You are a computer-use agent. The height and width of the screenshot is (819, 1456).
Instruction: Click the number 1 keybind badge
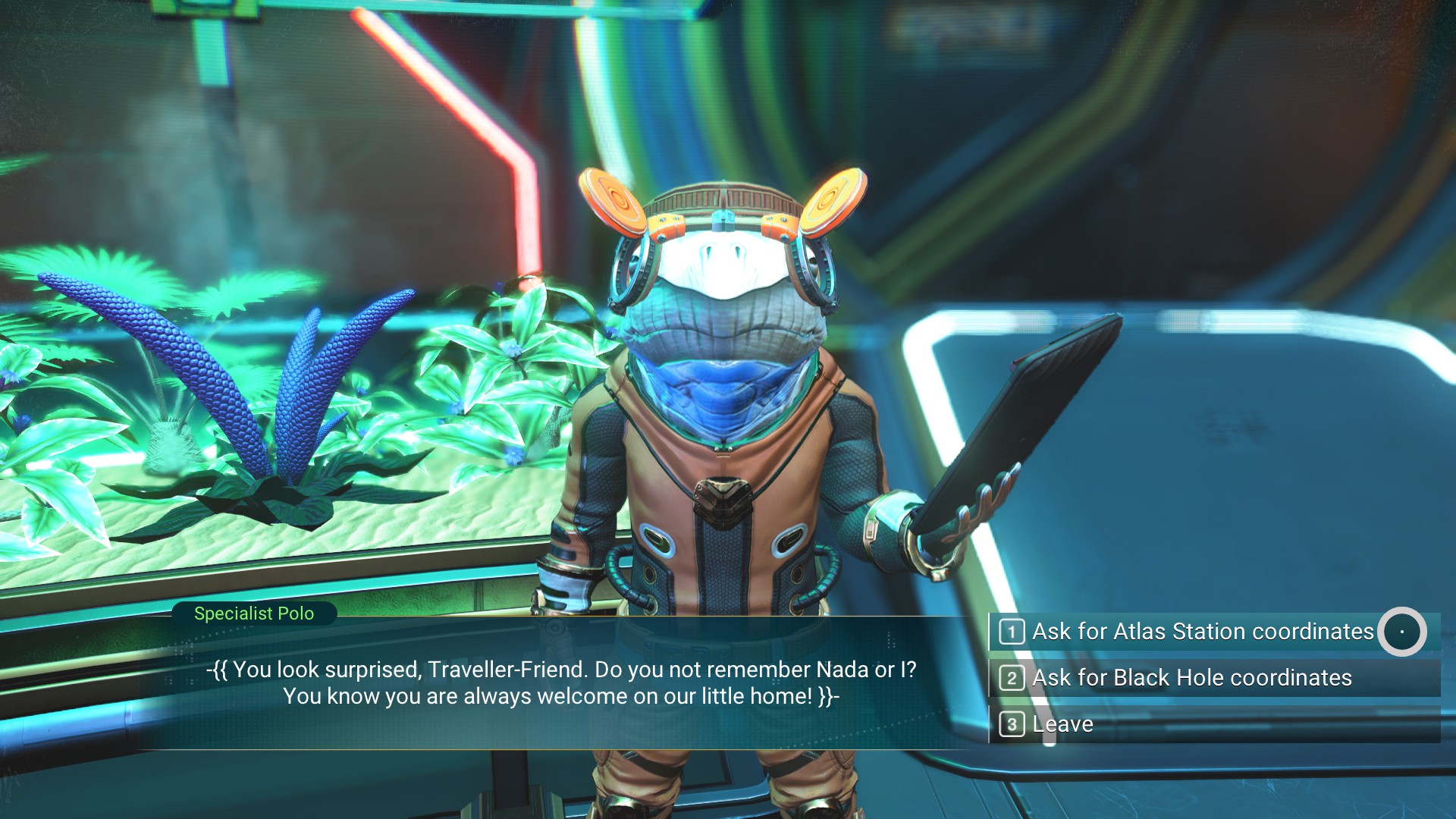[1012, 631]
